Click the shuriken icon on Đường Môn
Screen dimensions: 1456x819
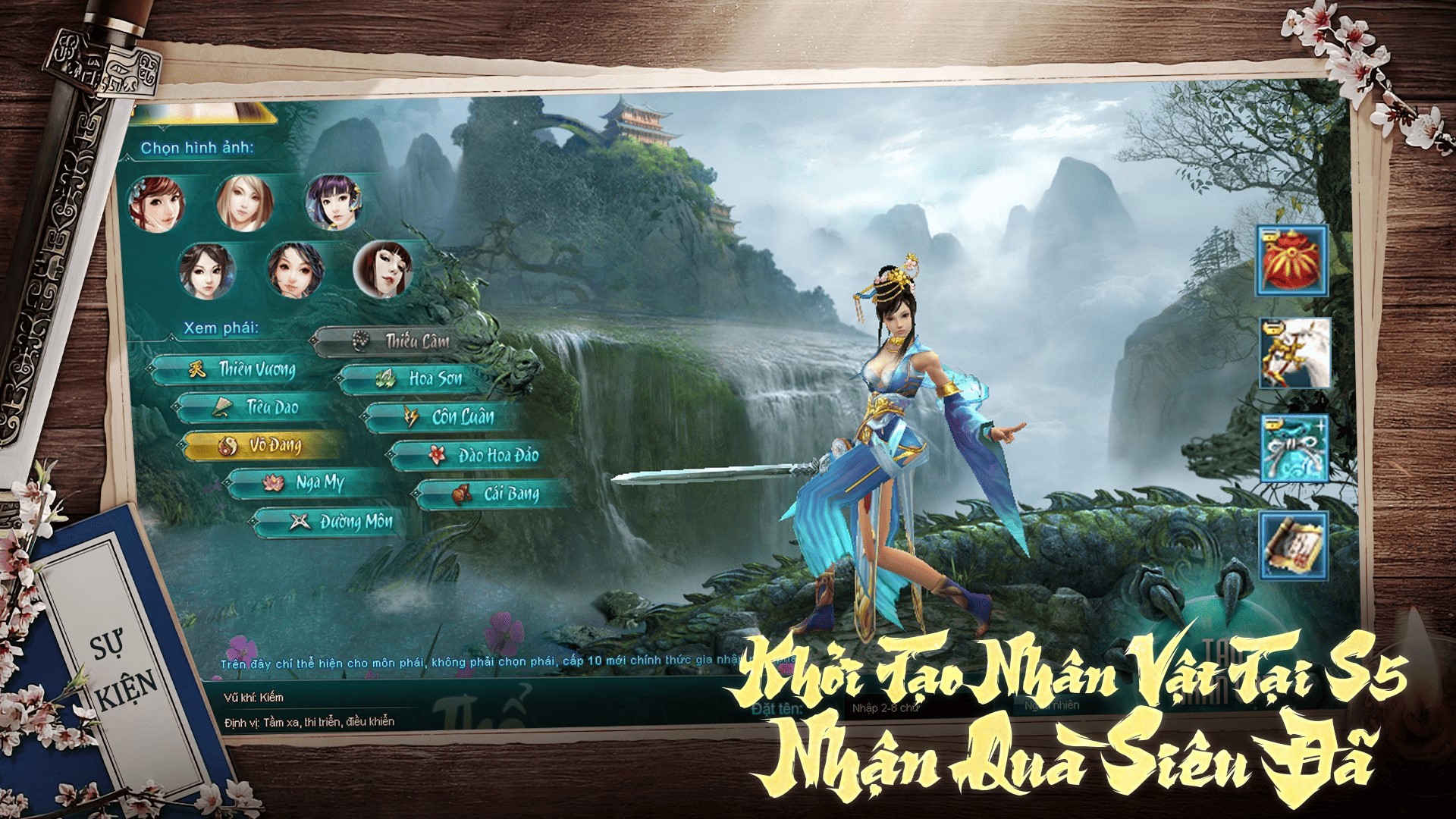click(x=299, y=522)
